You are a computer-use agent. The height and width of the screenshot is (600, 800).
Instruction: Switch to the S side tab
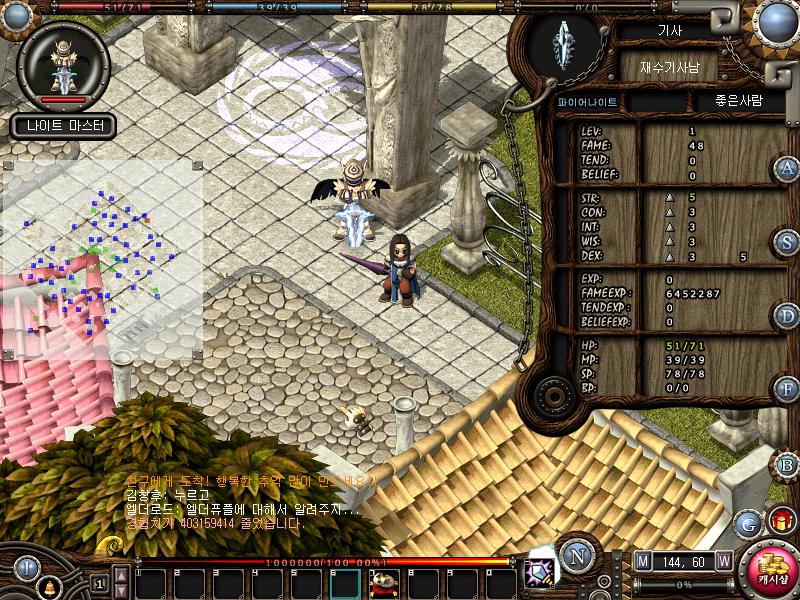click(x=787, y=242)
